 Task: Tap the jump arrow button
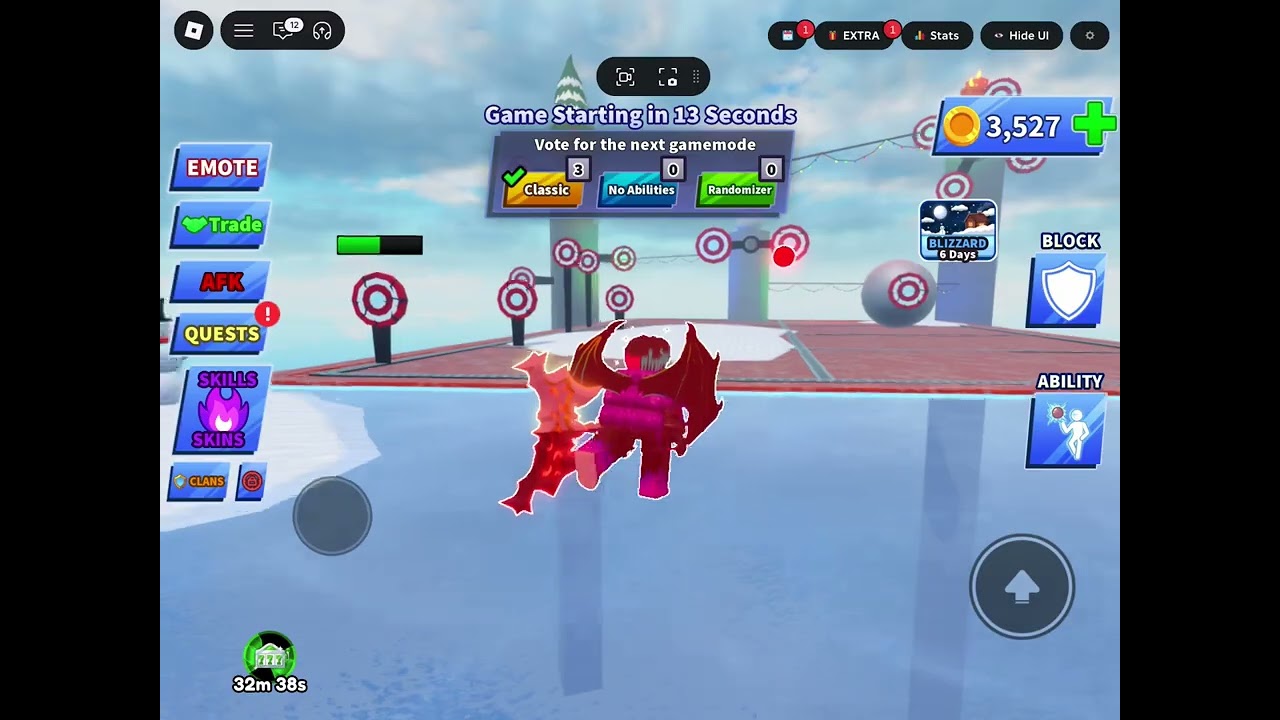click(x=1021, y=588)
